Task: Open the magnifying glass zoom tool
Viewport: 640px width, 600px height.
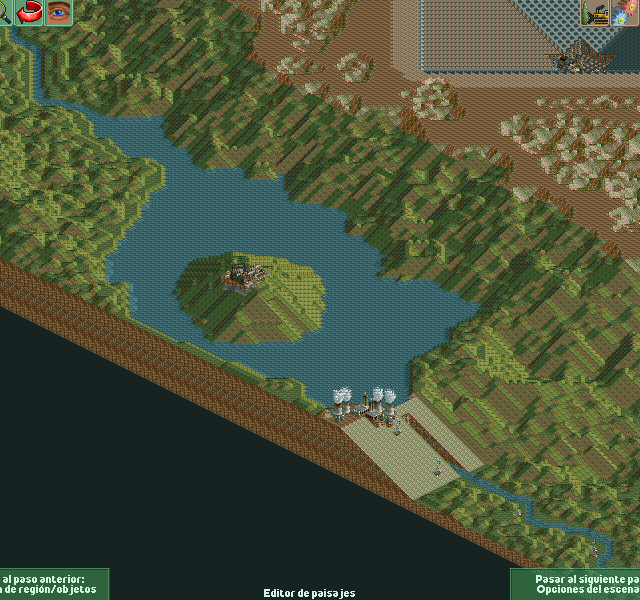Action: (4, 12)
